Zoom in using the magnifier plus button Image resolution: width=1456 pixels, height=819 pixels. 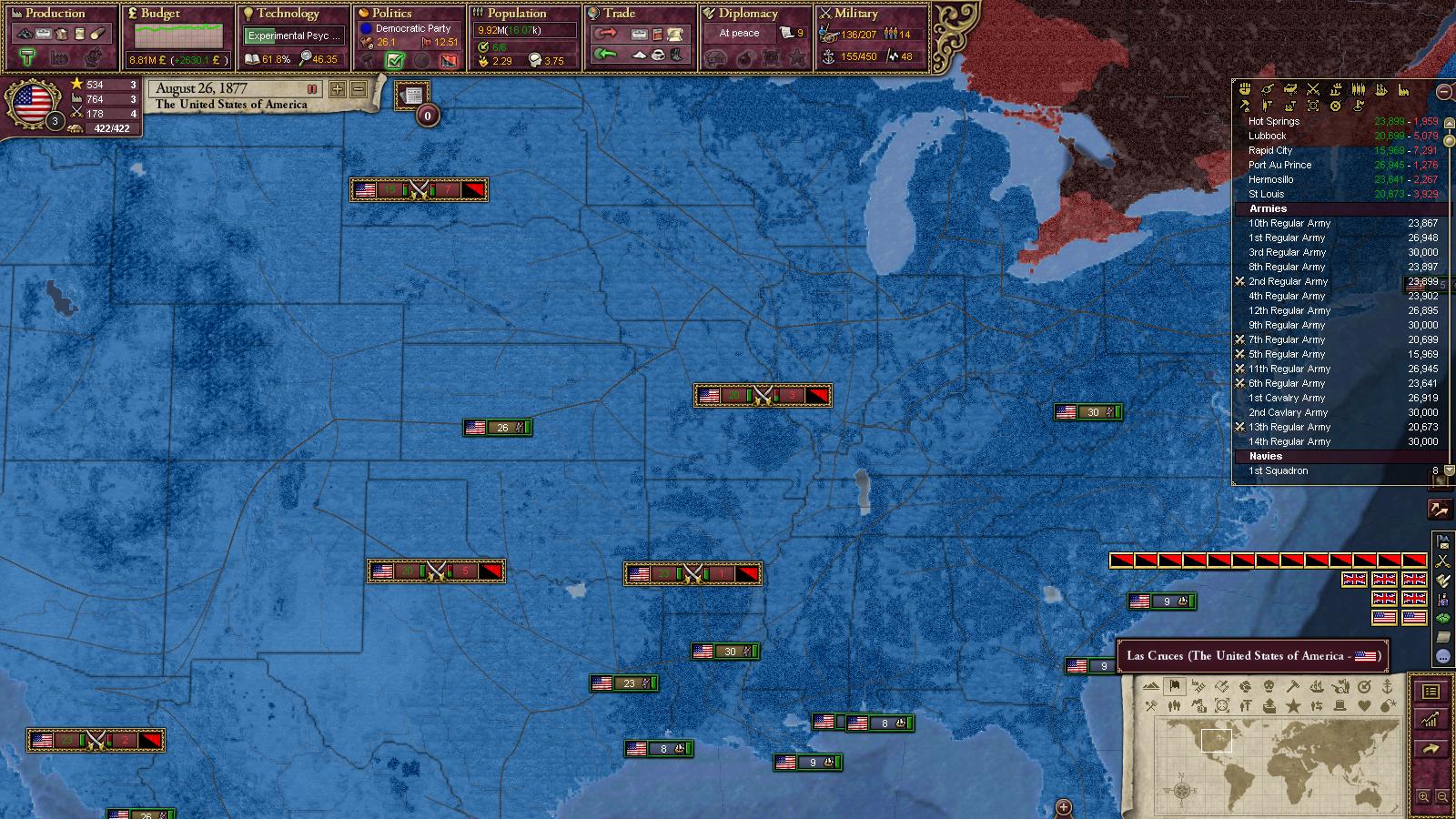(1424, 797)
